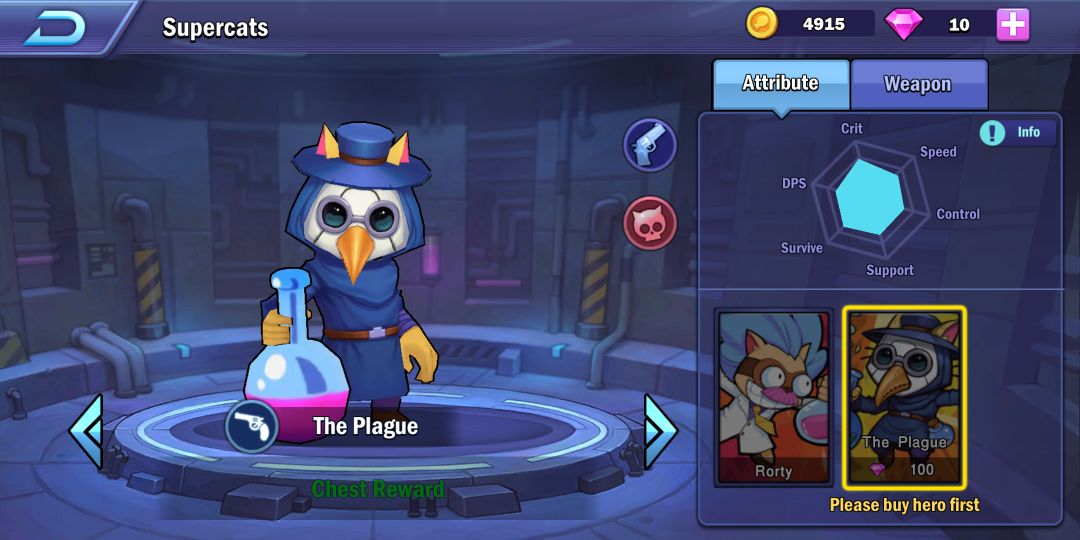1080x540 pixels.
Task: View previous supercat with left arrow
Action: pyautogui.click(x=86, y=432)
